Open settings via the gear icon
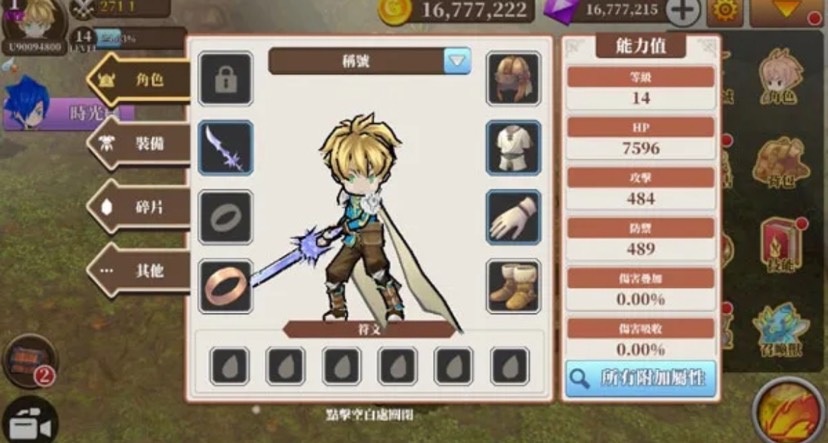 tap(725, 11)
